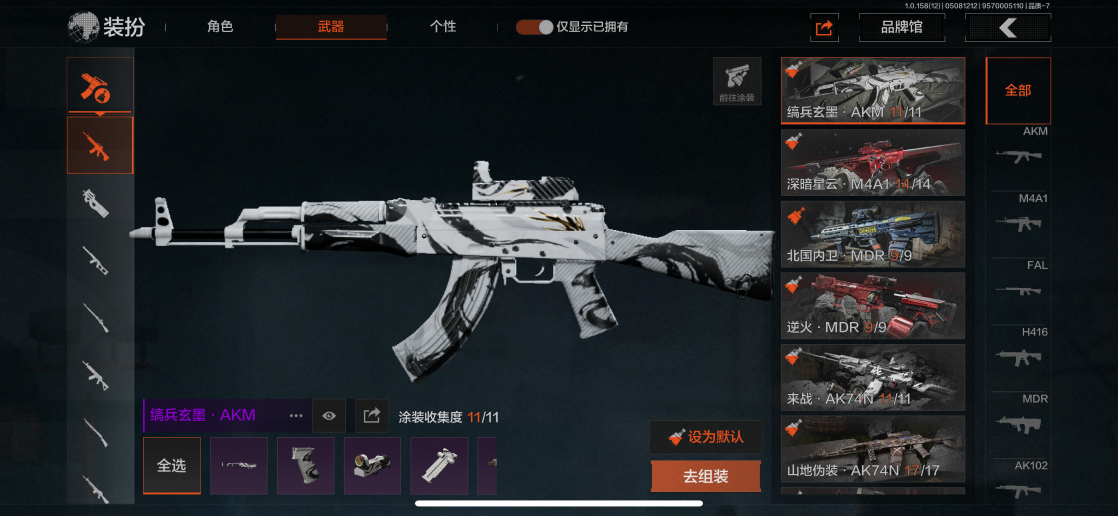Select the 山地伪装 AK74N skin
Screen dimensions: 1118x516
pyautogui.click(x=873, y=449)
